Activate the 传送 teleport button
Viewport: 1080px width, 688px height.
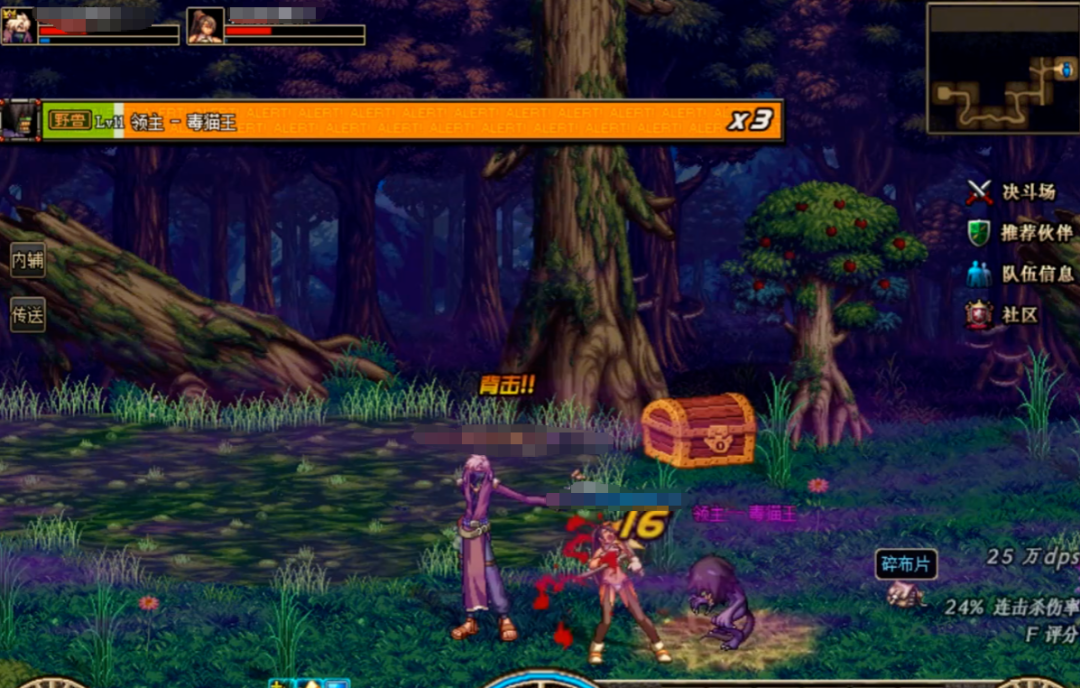[x=27, y=314]
